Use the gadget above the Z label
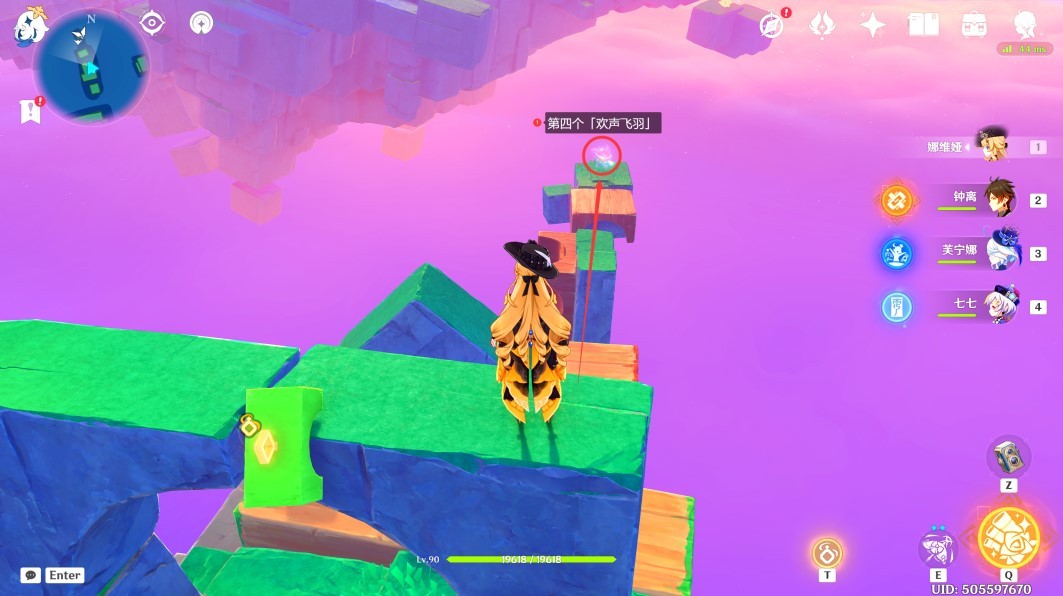The height and width of the screenshot is (596, 1063). coord(1008,457)
